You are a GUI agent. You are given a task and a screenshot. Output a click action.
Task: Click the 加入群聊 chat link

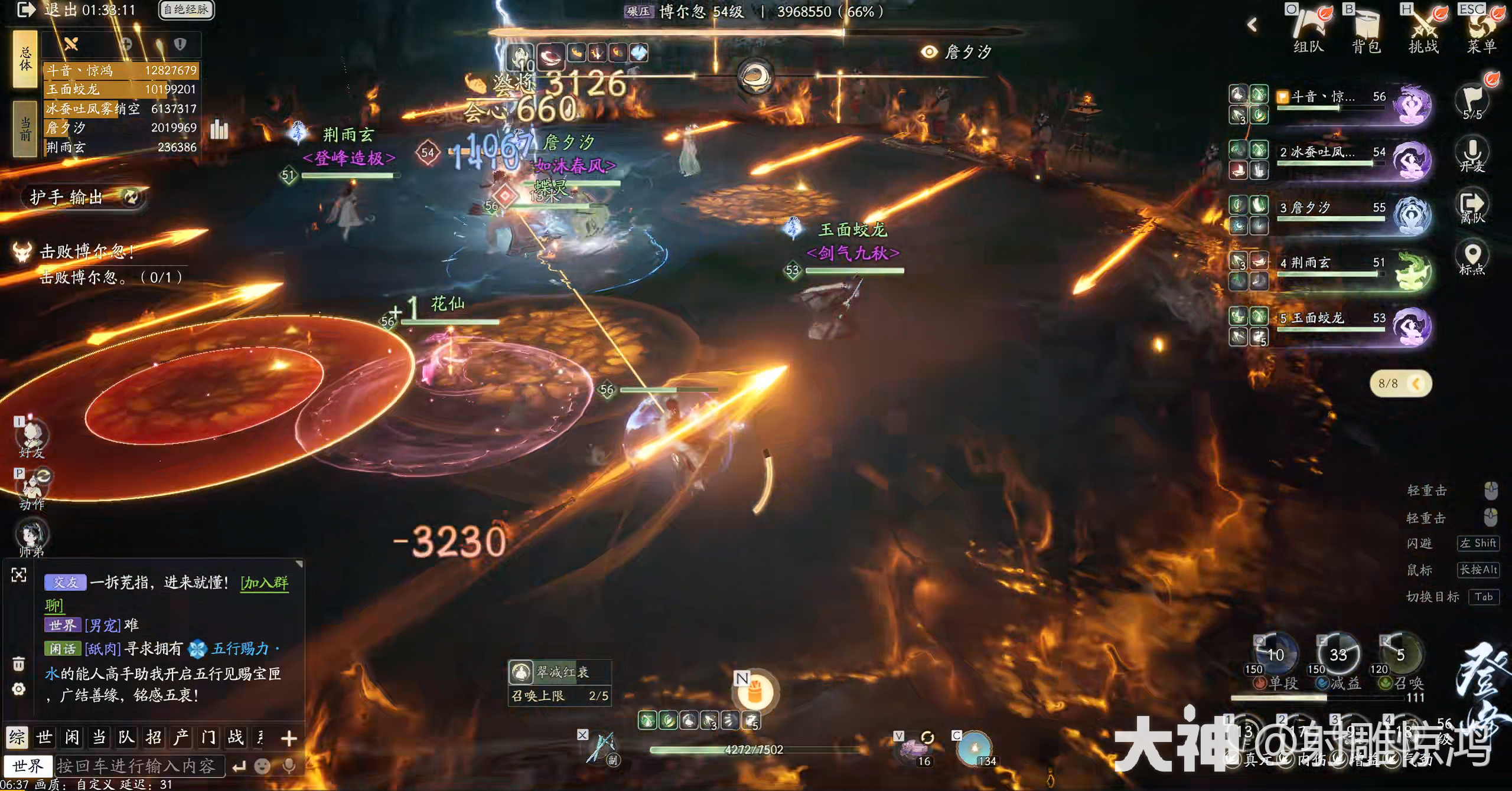tap(265, 583)
